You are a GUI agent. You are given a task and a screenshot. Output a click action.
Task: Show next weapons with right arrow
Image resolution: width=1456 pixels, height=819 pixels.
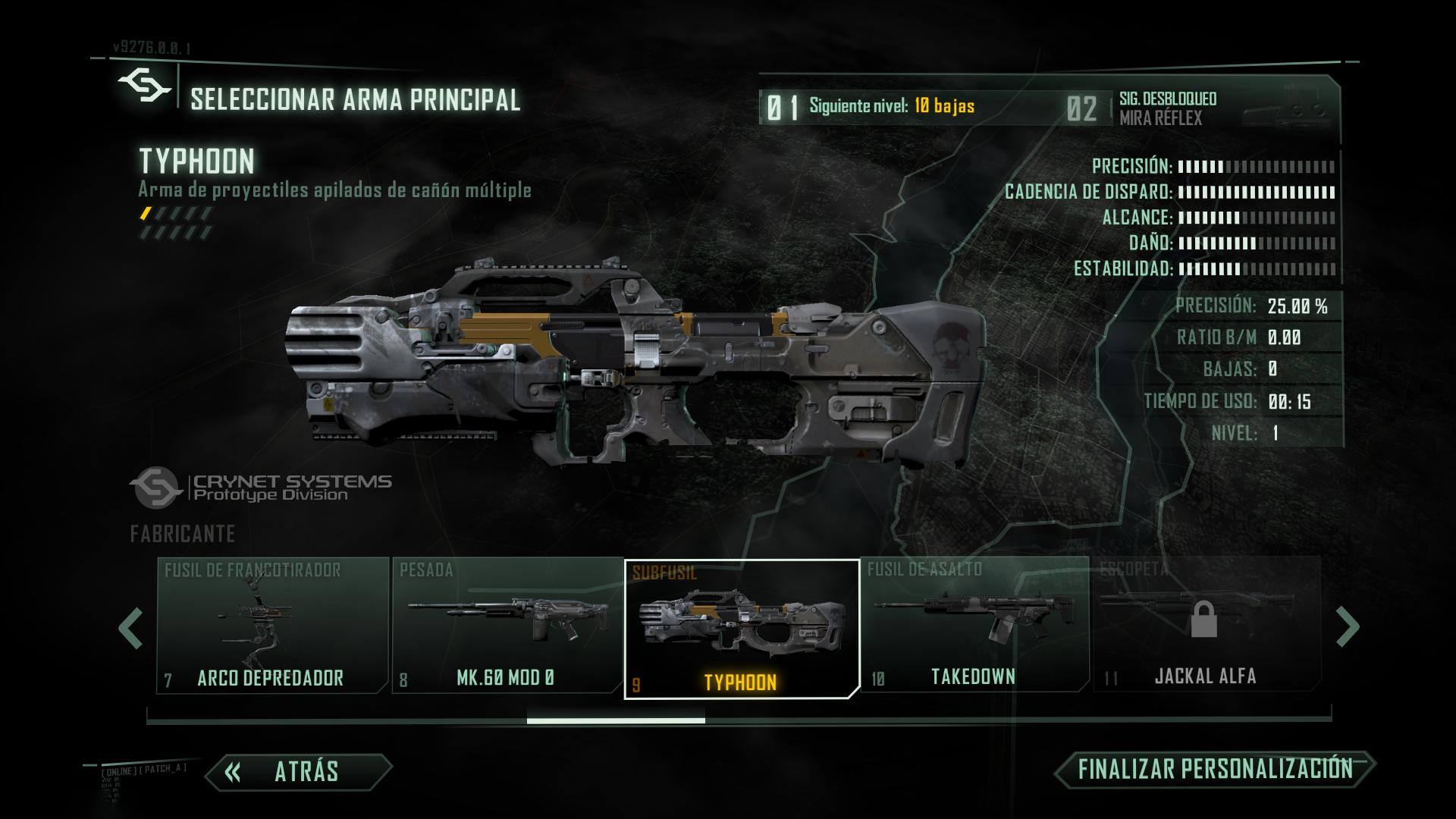pos(1347,627)
